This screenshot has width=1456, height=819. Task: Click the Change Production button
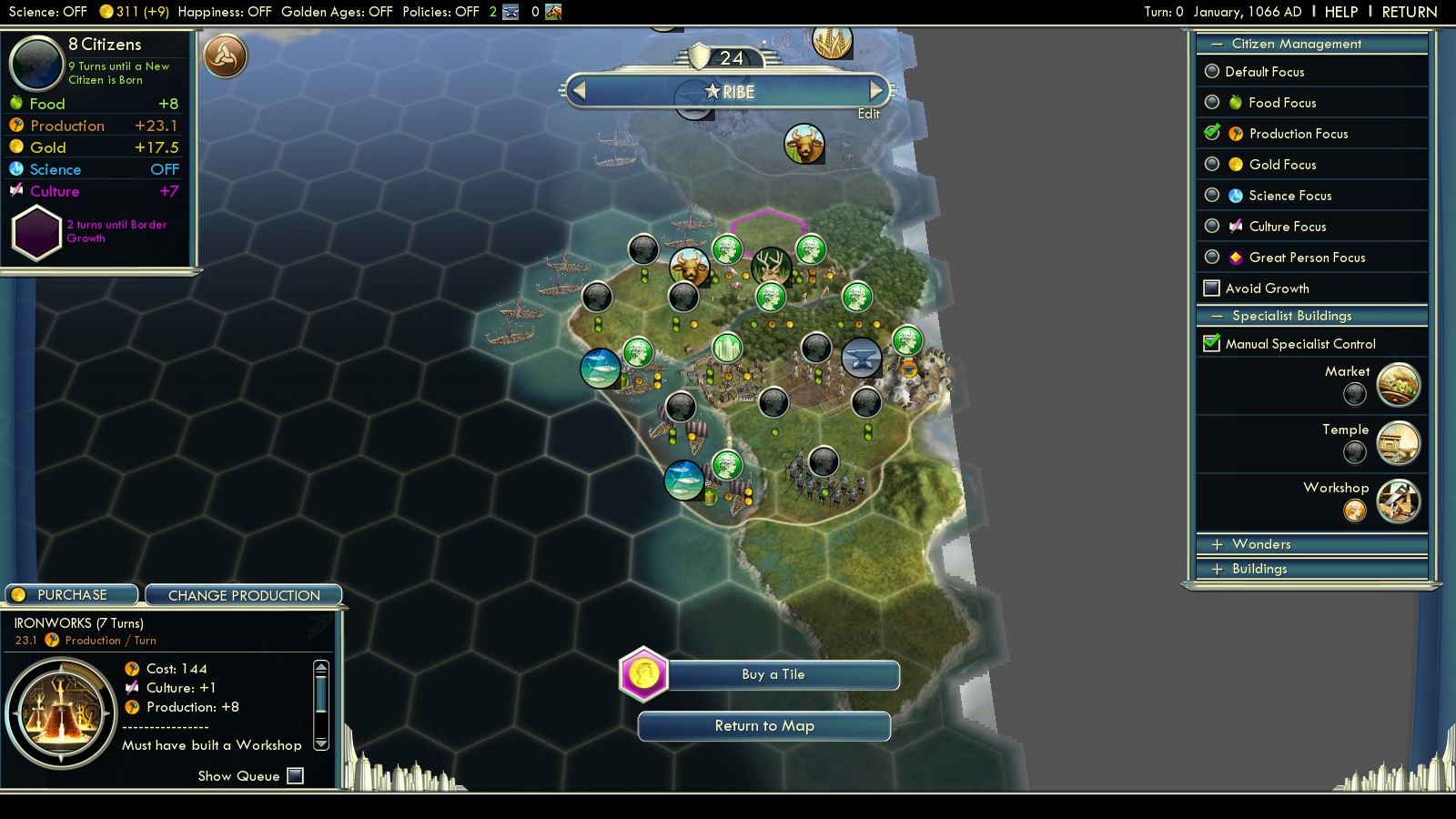pos(244,595)
